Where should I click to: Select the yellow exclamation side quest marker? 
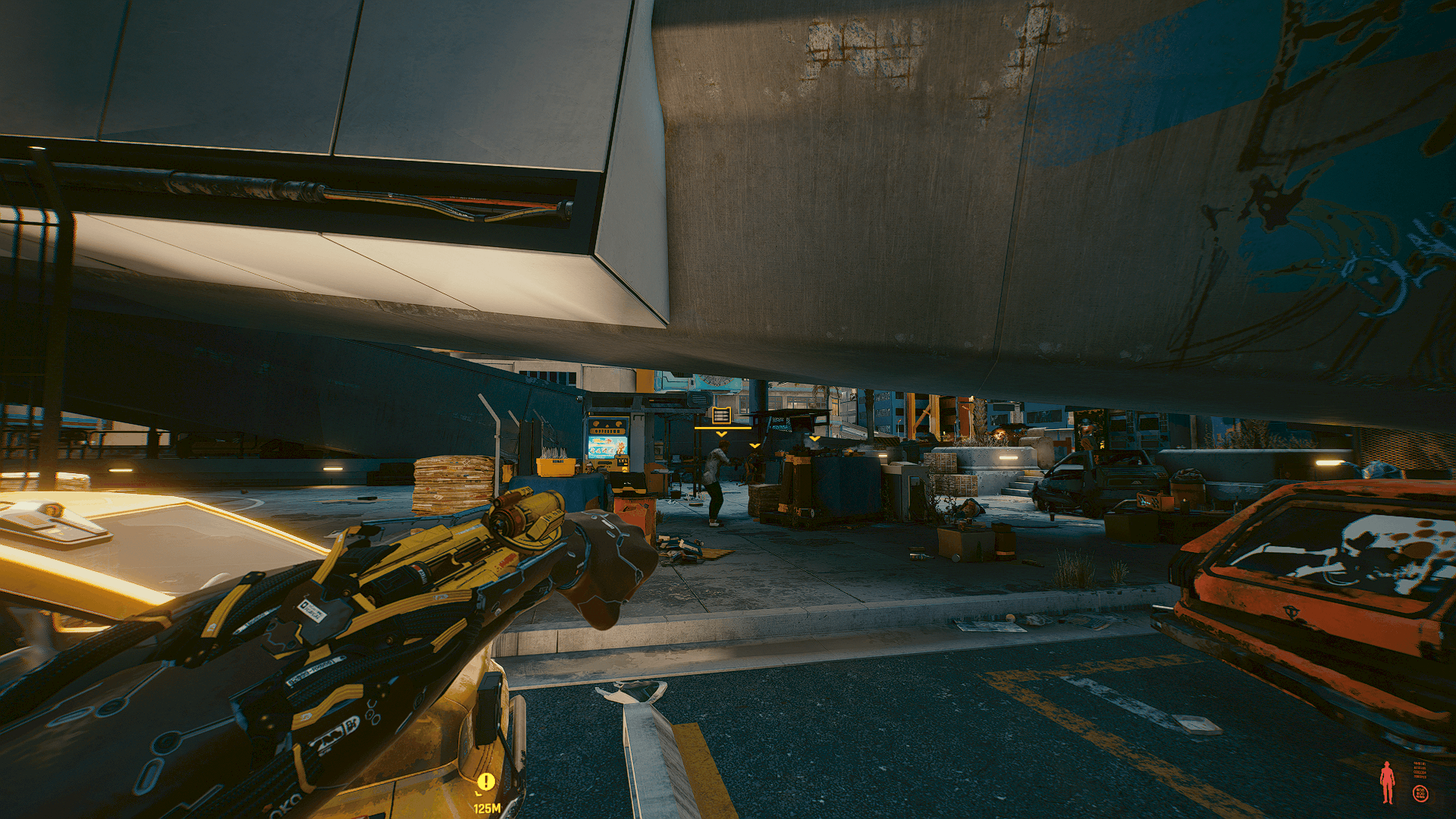pyautogui.click(x=485, y=780)
